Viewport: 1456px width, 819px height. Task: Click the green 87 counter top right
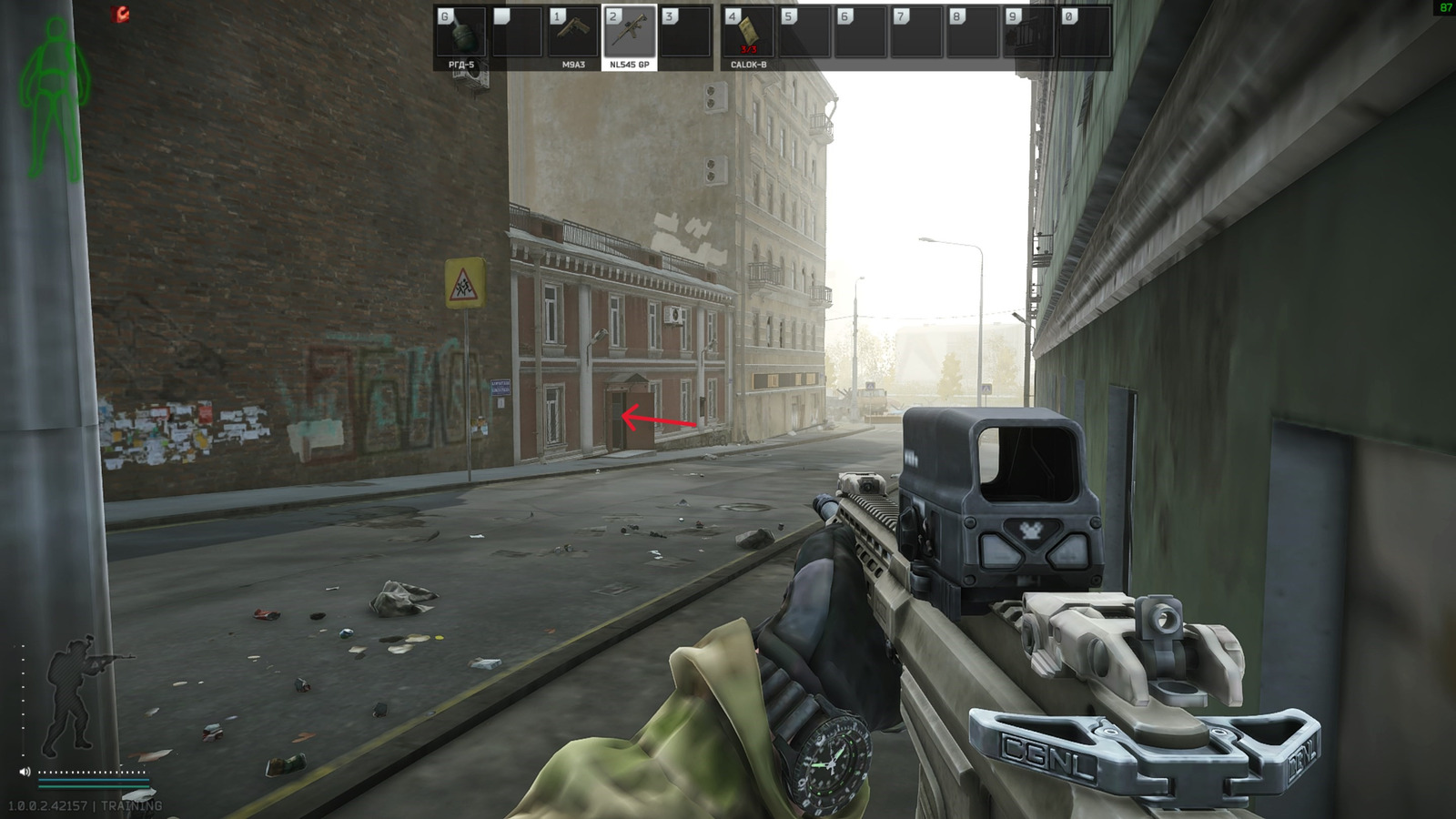click(1445, 7)
